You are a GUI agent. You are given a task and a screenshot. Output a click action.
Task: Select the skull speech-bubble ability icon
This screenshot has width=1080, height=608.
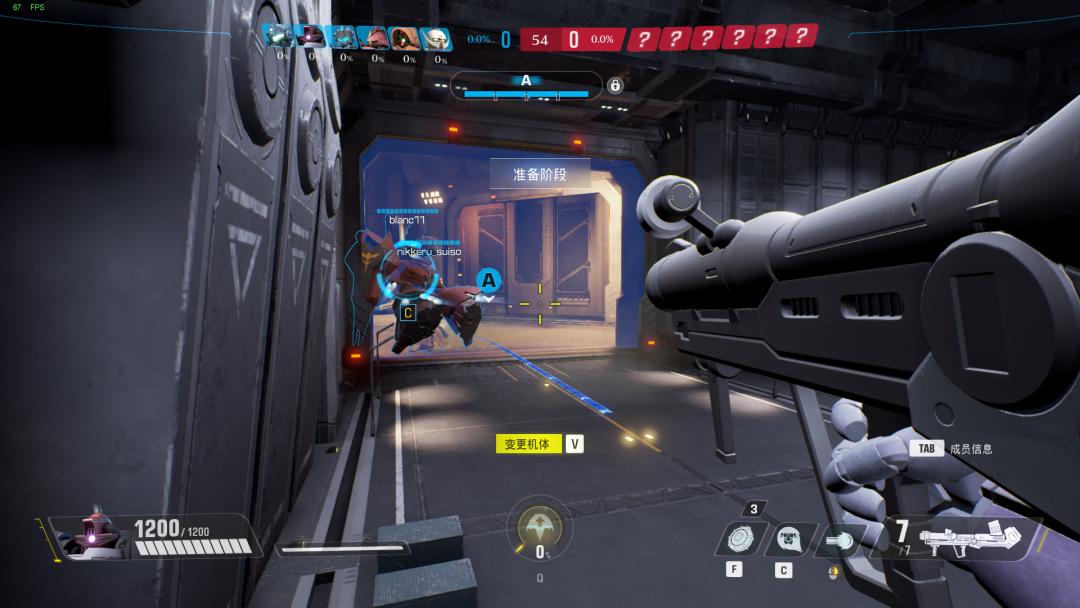789,541
